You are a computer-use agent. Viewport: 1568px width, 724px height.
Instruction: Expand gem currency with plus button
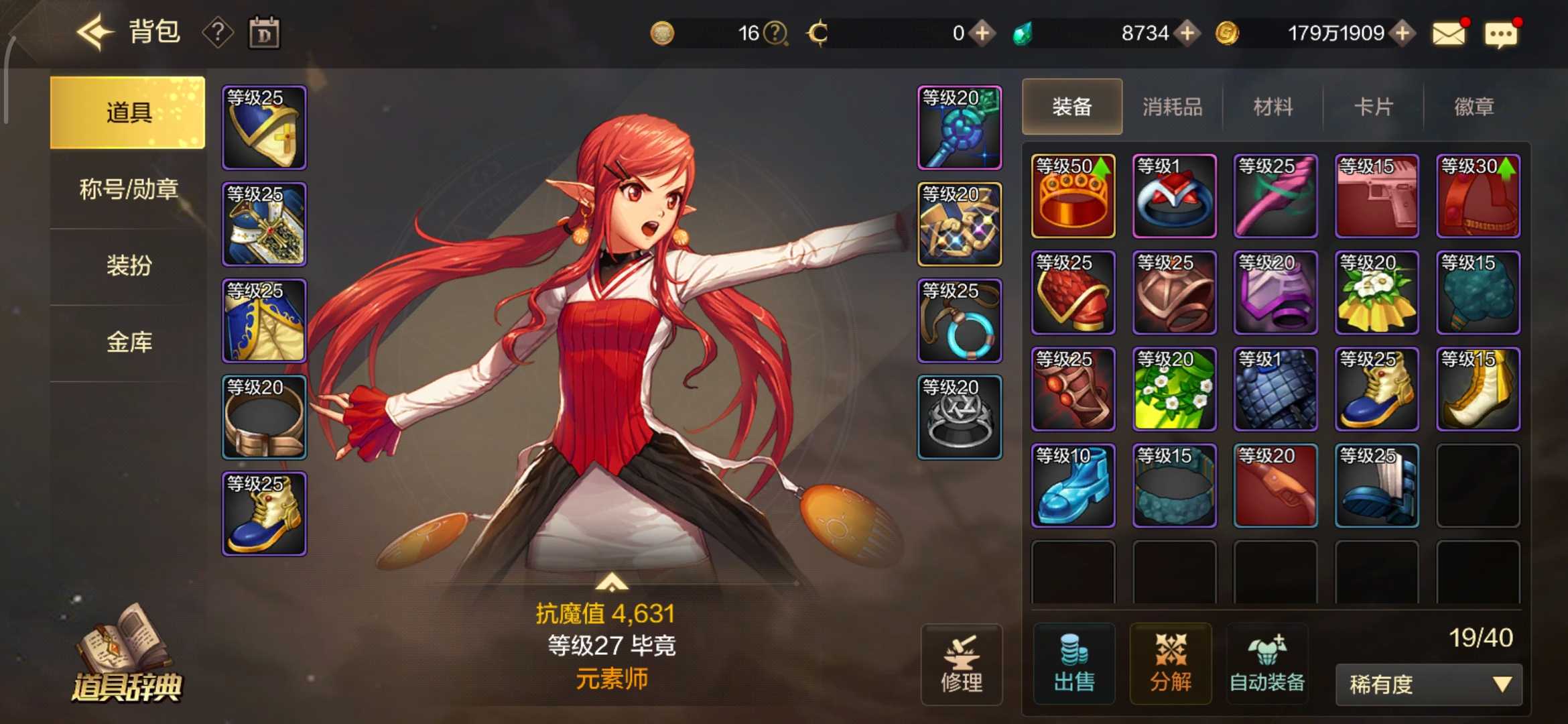click(1189, 32)
